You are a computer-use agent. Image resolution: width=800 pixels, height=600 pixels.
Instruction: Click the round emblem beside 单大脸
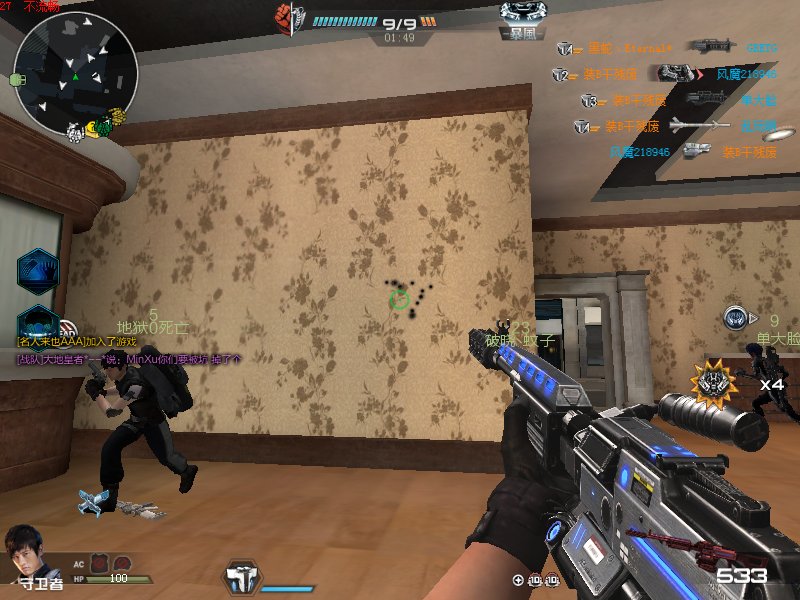737,319
